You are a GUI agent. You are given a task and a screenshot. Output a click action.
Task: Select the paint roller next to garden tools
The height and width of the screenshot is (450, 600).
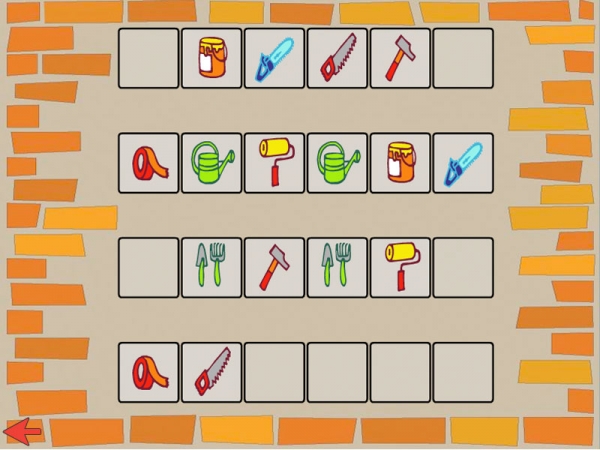point(400,267)
